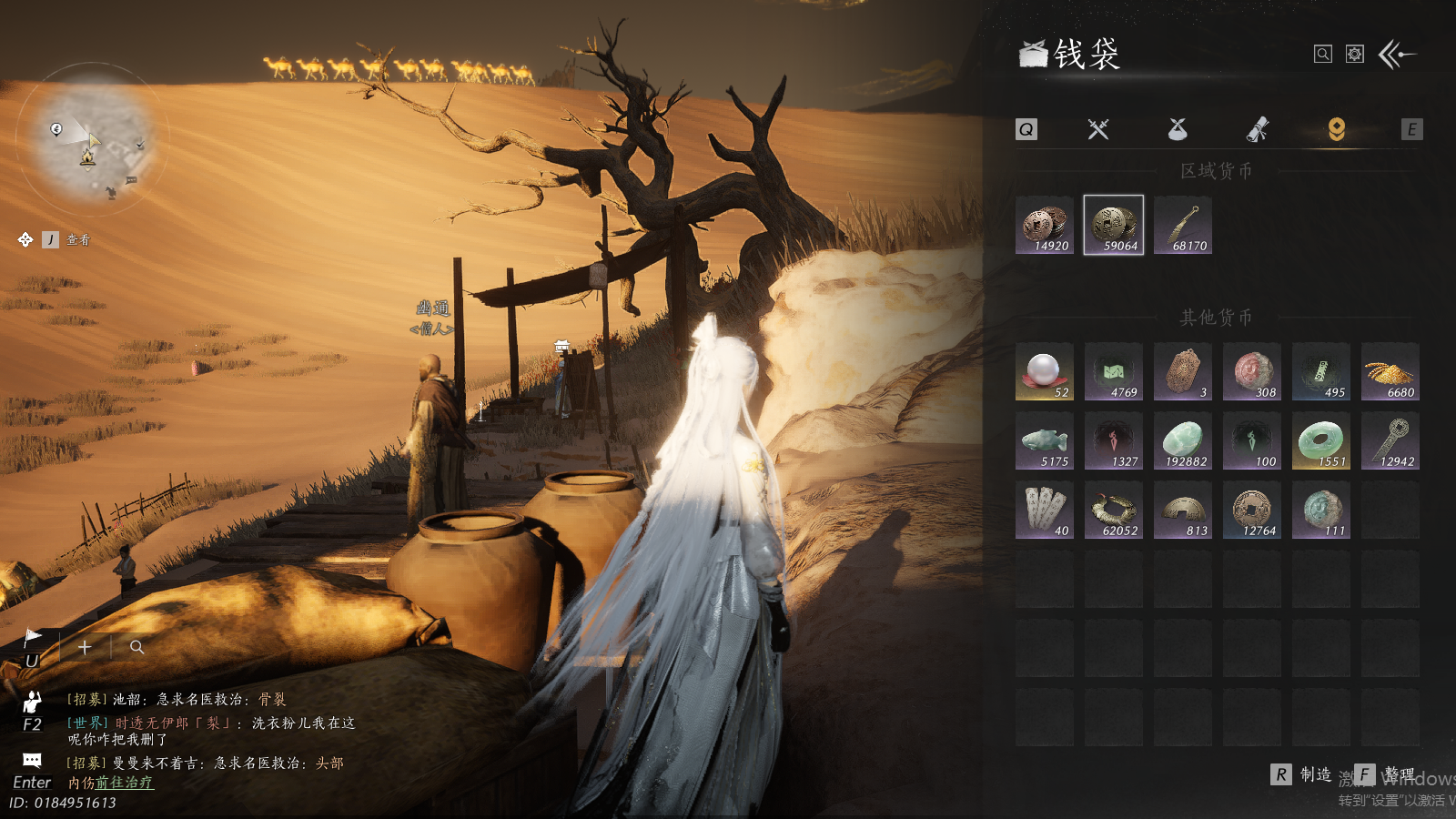
Task: Click the 整理 sort button
Action: click(x=1387, y=774)
